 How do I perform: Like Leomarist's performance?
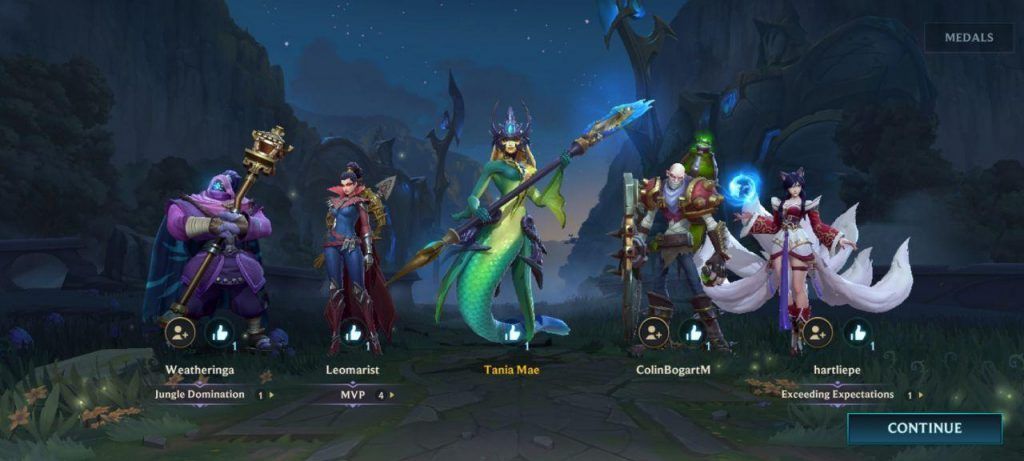353,332
